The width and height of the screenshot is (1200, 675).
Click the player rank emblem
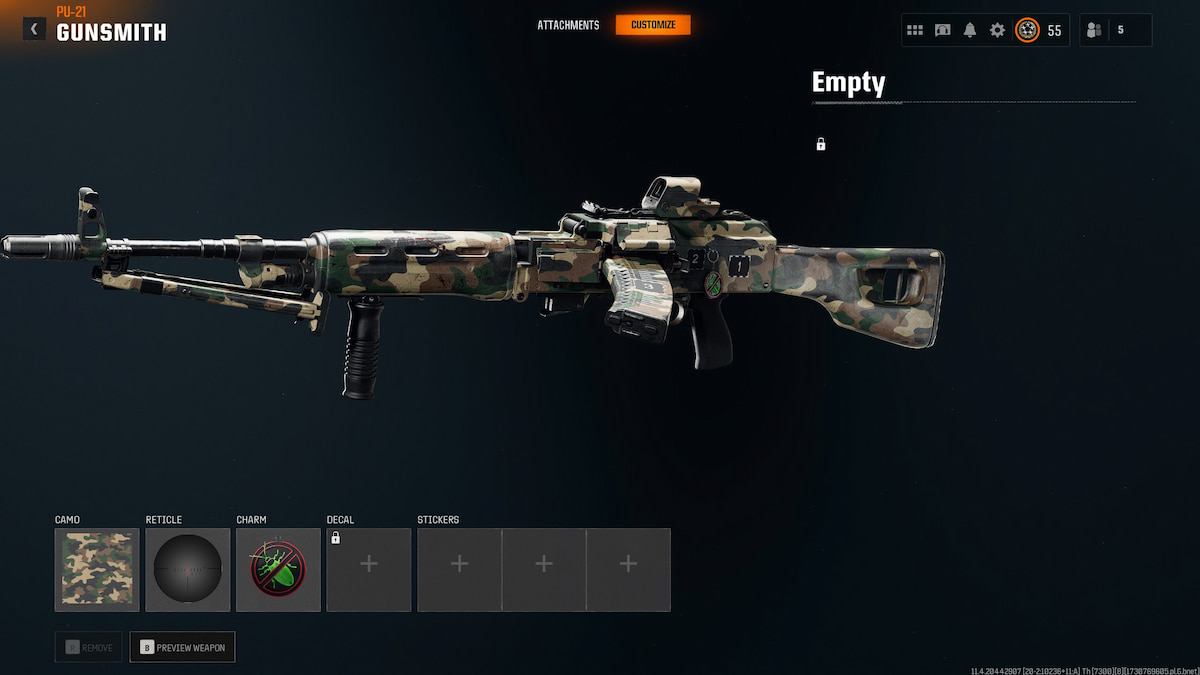click(x=1027, y=30)
